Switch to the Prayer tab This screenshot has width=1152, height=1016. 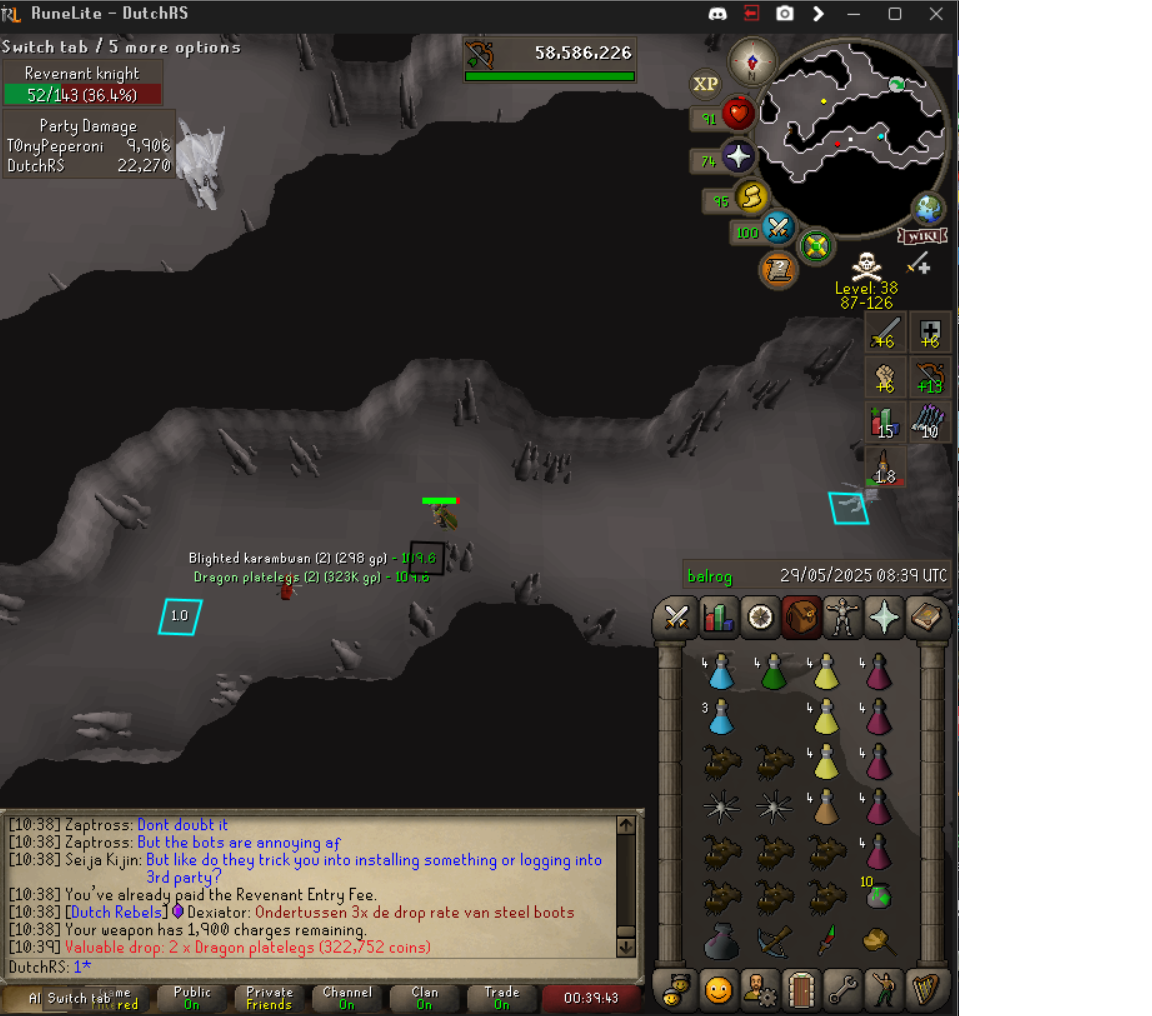[885, 618]
